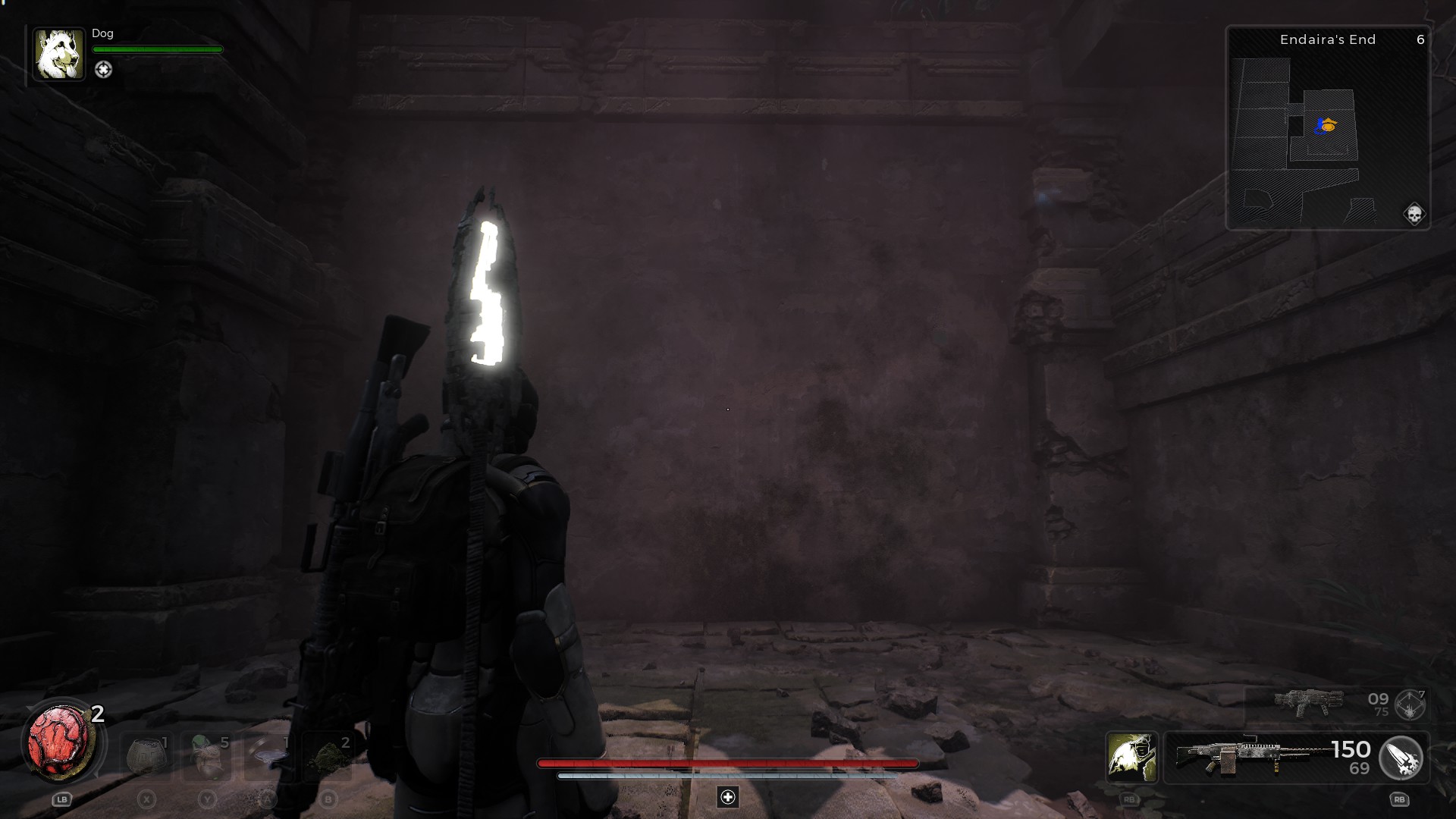Screen dimensions: 1456x819
Task: Select the moss powder consumable icon
Action: tap(328, 755)
